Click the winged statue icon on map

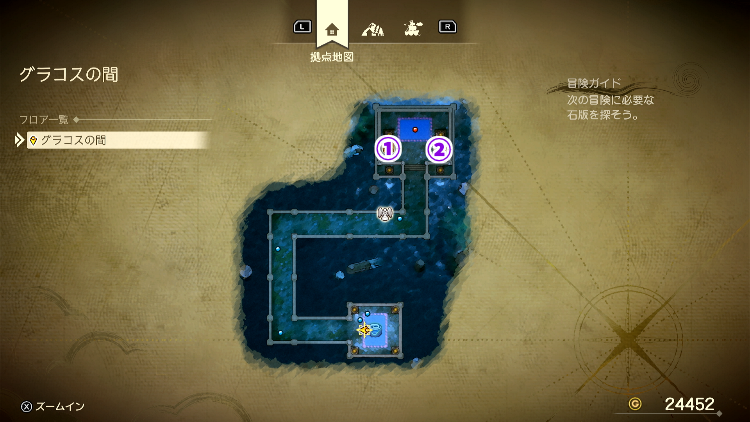[385, 213]
